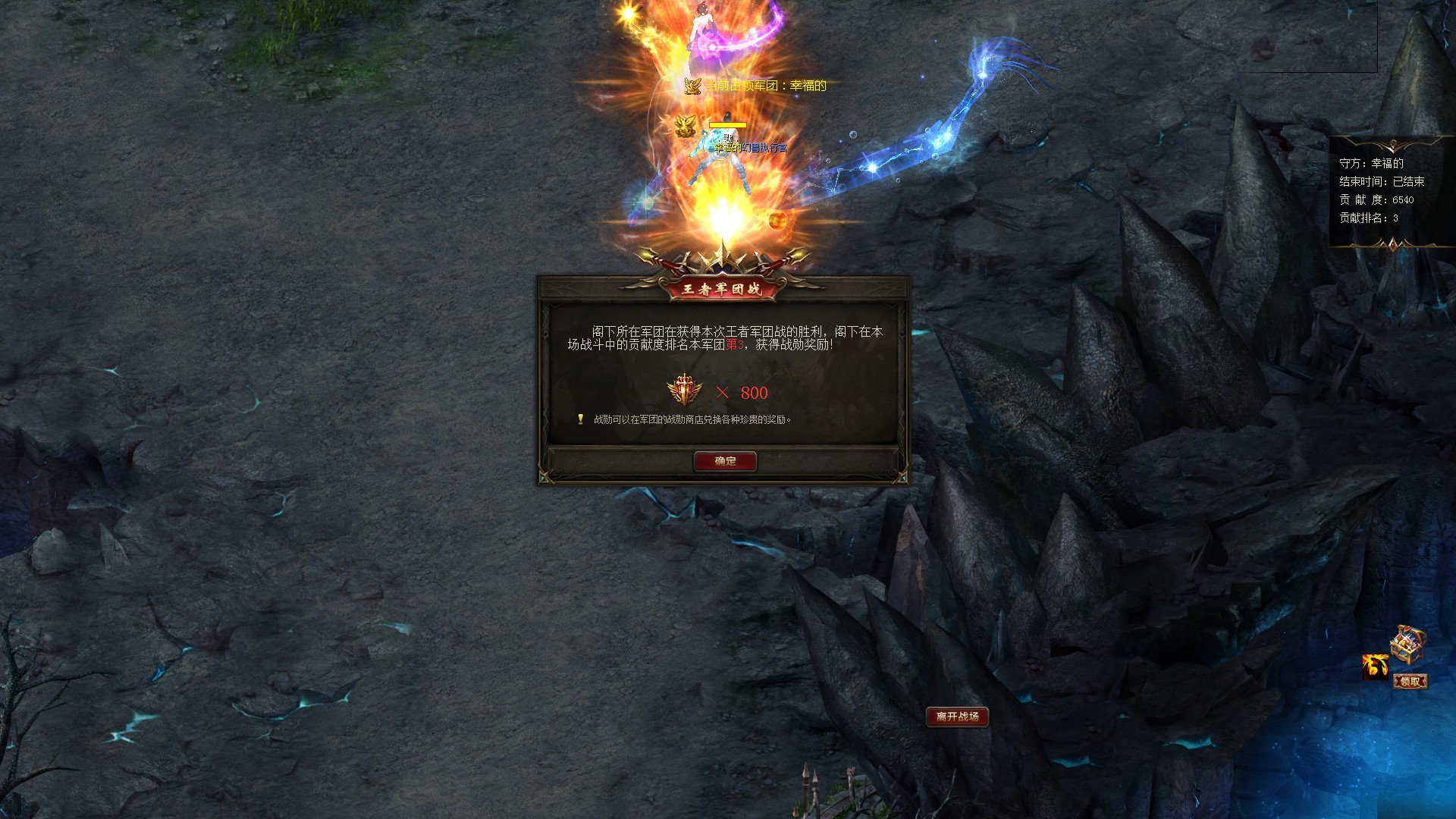The width and height of the screenshot is (1456, 819).
Task: Open the sparkling treasure chest icon
Action: tap(1407, 645)
